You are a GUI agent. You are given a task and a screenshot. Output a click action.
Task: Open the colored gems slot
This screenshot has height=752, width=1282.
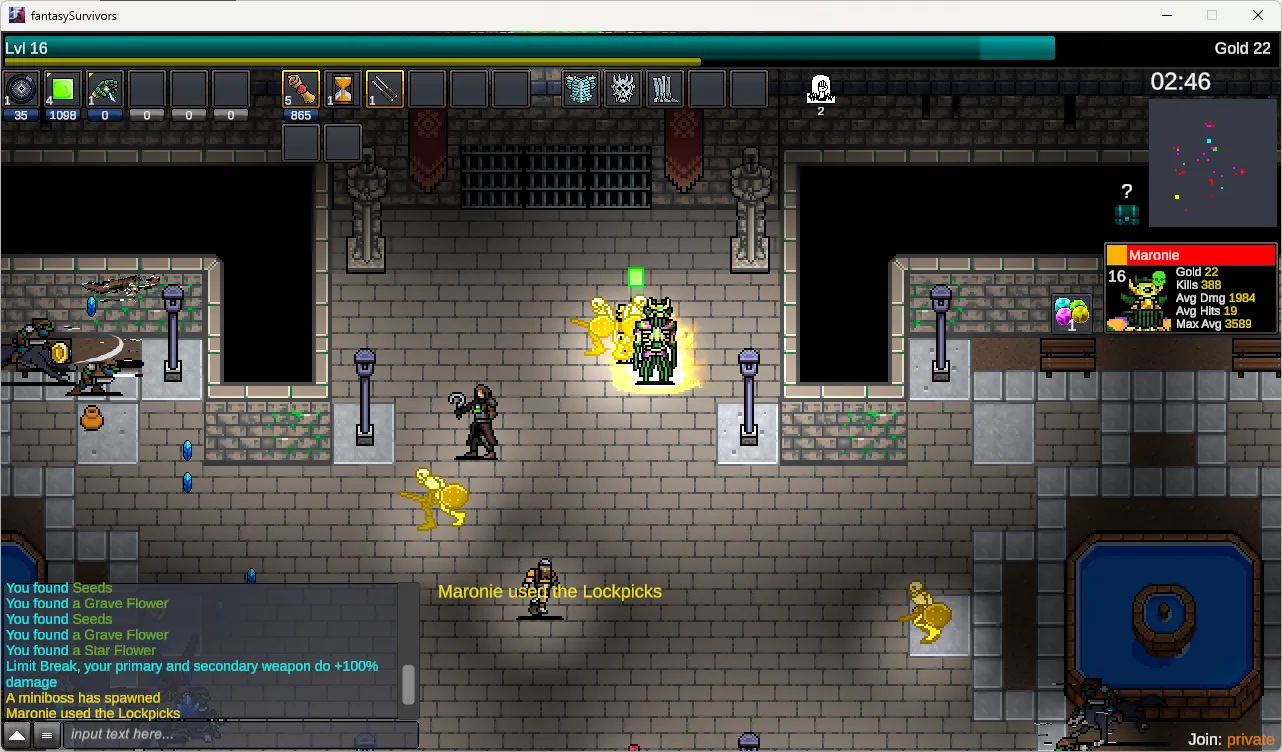coord(1072,314)
